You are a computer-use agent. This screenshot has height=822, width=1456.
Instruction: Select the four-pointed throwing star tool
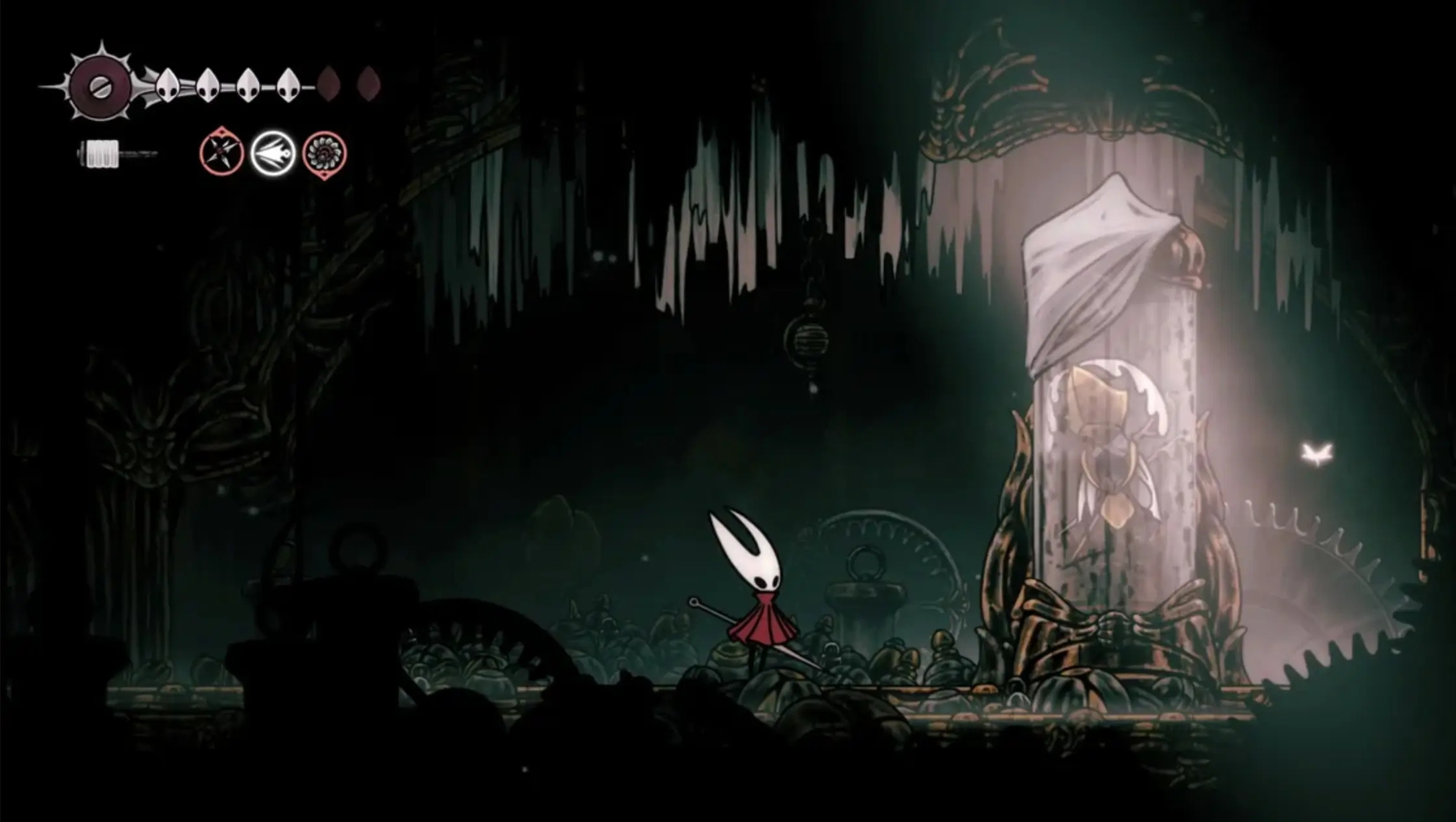pos(221,153)
